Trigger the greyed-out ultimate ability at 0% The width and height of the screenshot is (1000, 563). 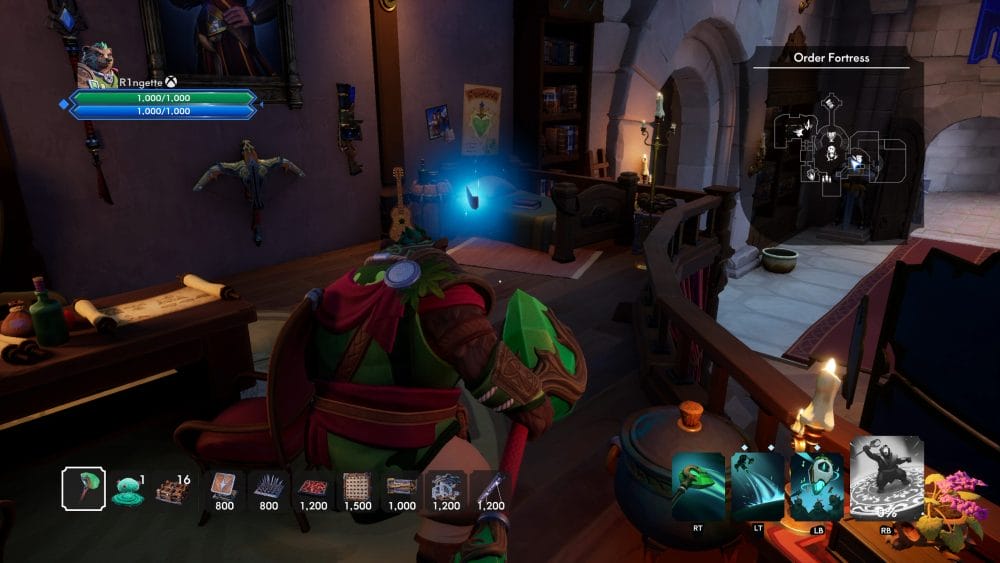point(885,478)
